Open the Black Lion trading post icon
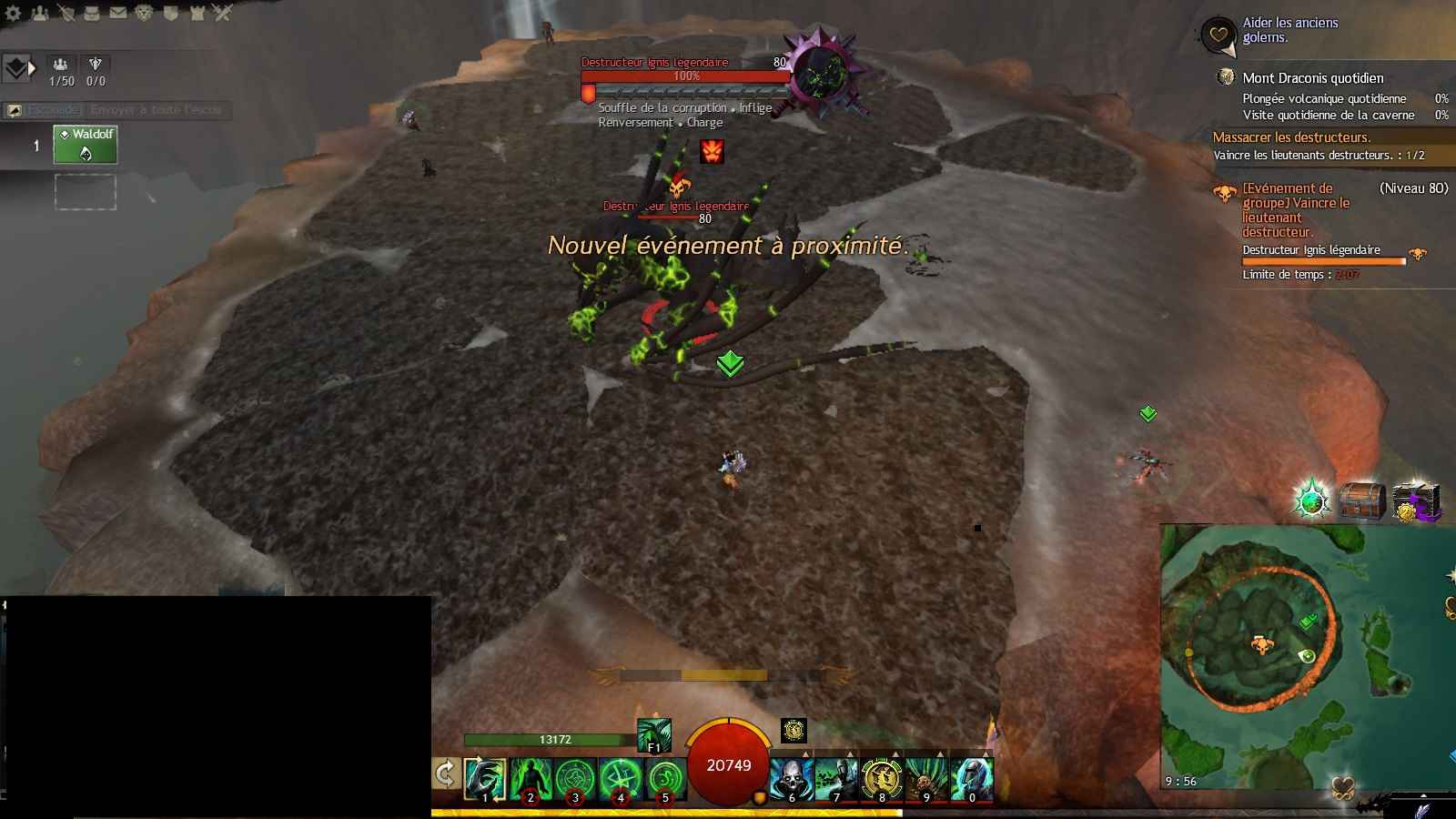 click(x=145, y=13)
